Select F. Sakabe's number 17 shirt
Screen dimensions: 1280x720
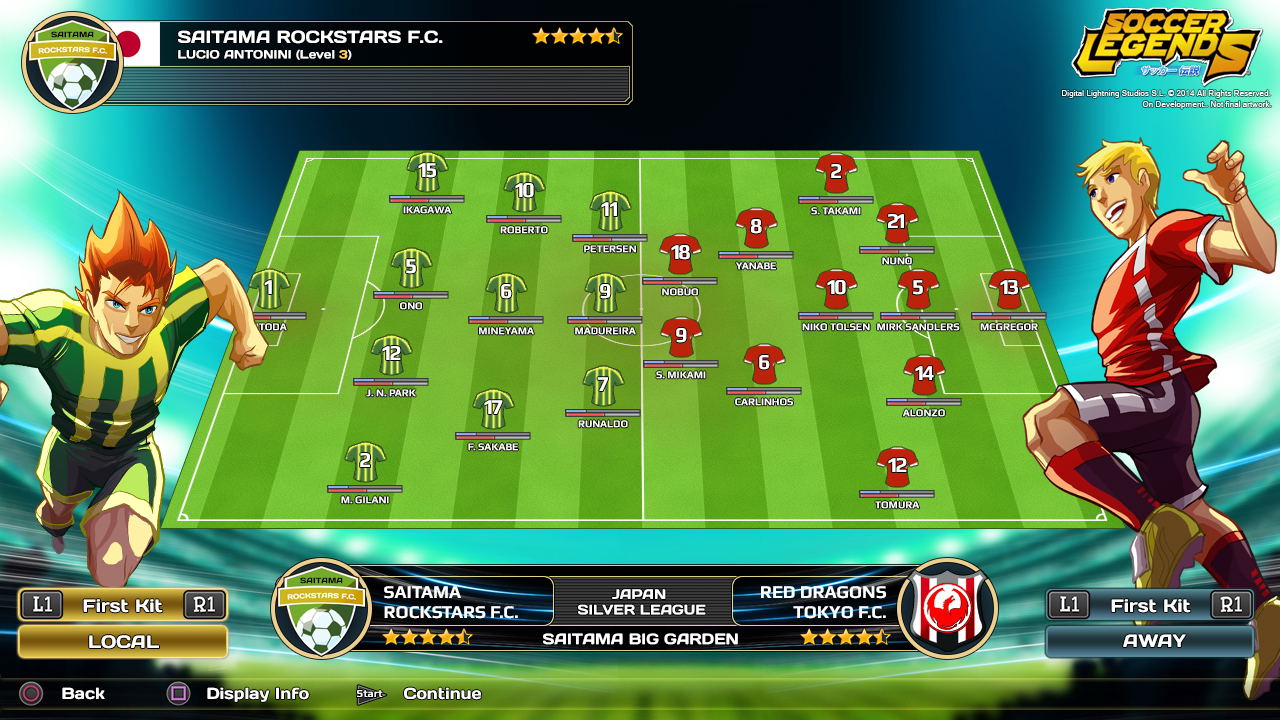(x=493, y=409)
